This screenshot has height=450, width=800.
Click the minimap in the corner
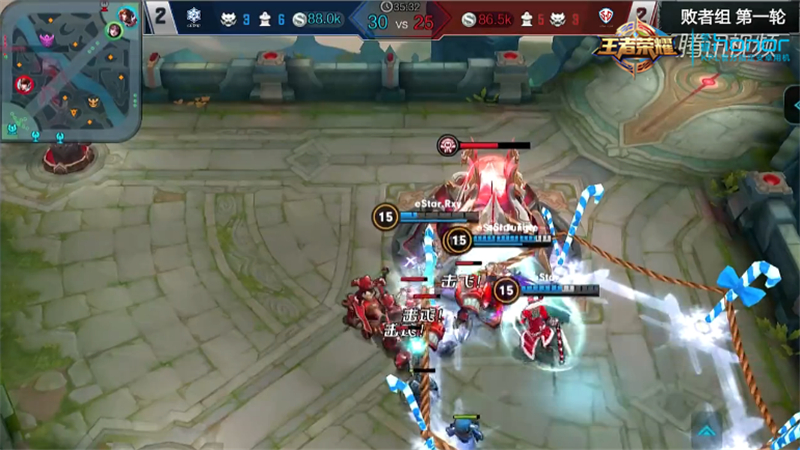tap(70, 70)
